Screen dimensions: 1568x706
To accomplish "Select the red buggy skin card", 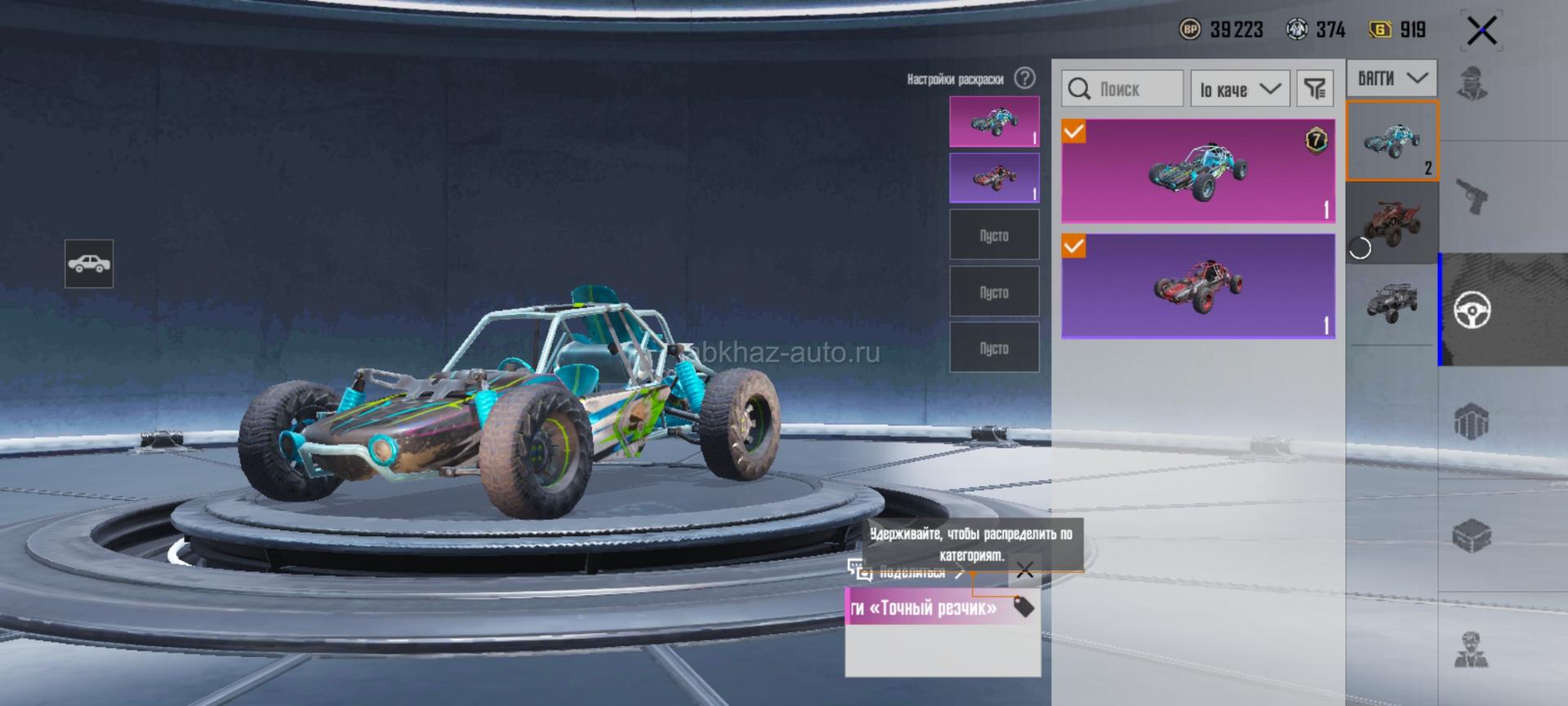I will [x=1198, y=286].
